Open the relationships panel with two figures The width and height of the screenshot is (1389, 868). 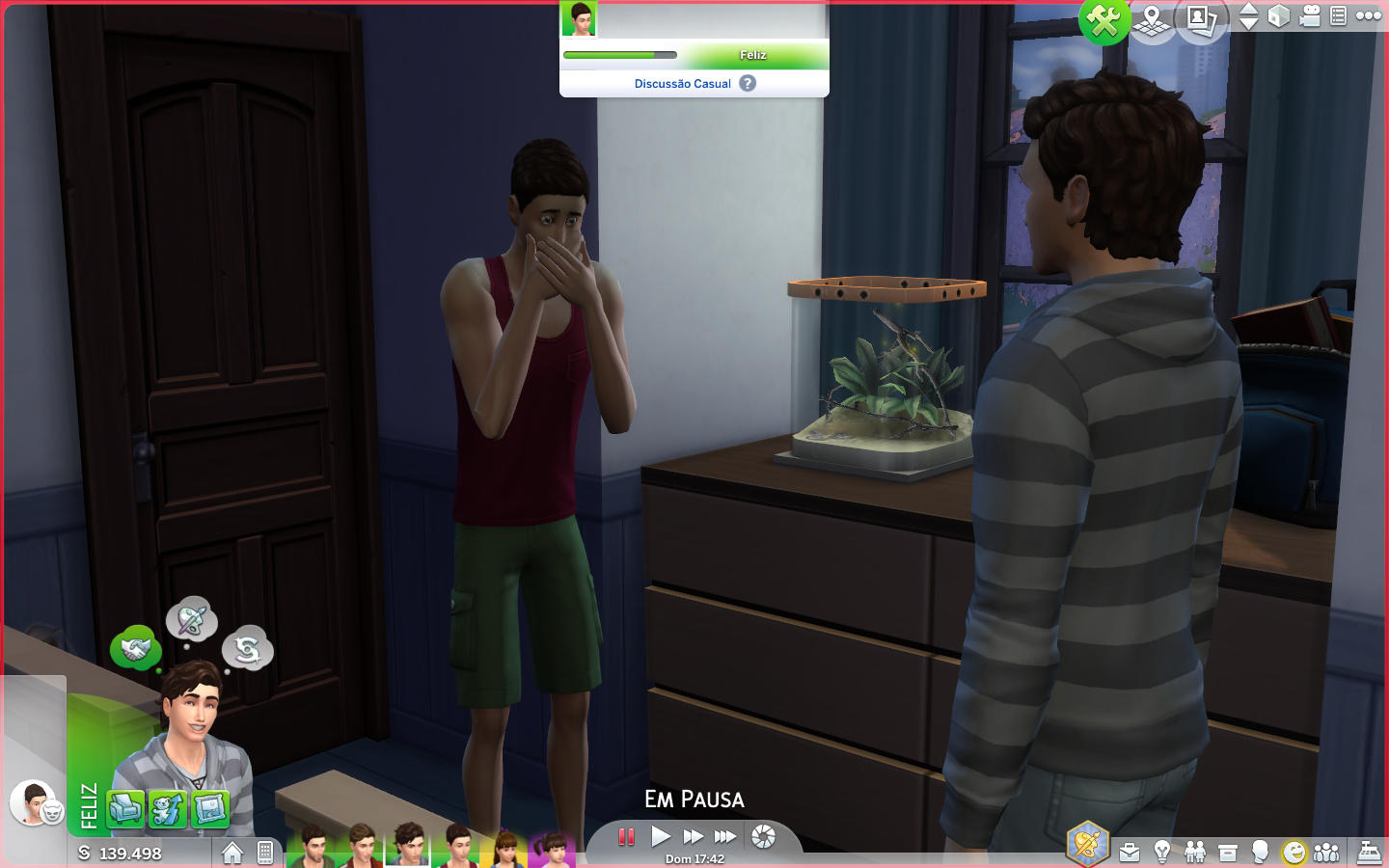click(x=1195, y=853)
